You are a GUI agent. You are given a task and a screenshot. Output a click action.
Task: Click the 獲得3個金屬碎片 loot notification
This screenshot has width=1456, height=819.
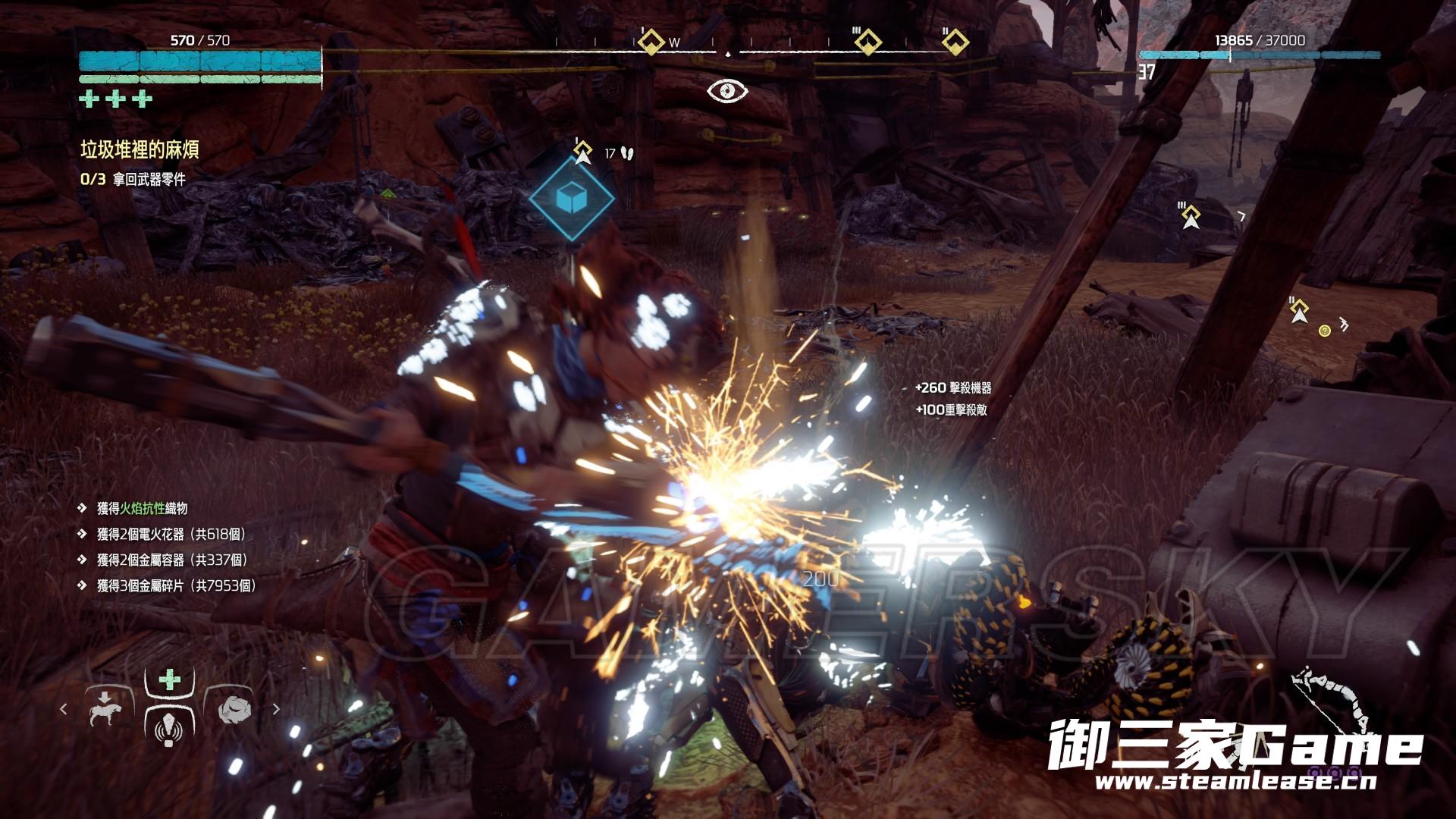pos(176,585)
